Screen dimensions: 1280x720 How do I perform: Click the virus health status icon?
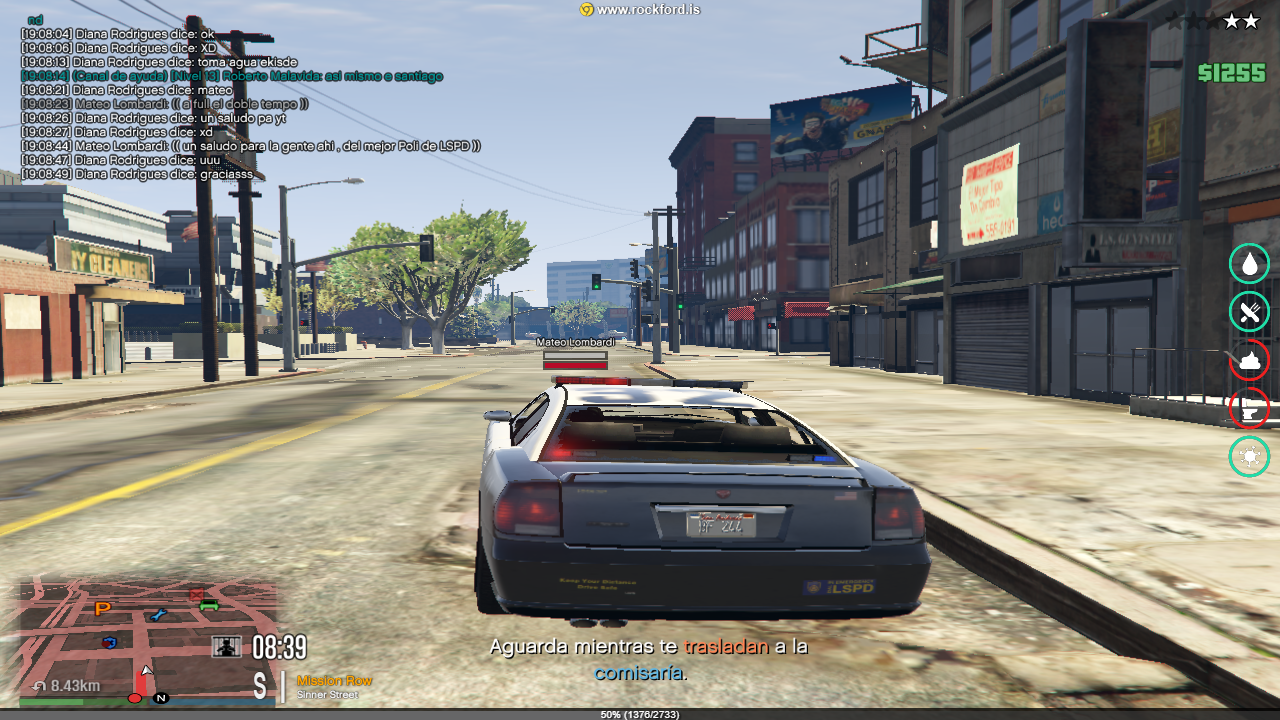1249,457
